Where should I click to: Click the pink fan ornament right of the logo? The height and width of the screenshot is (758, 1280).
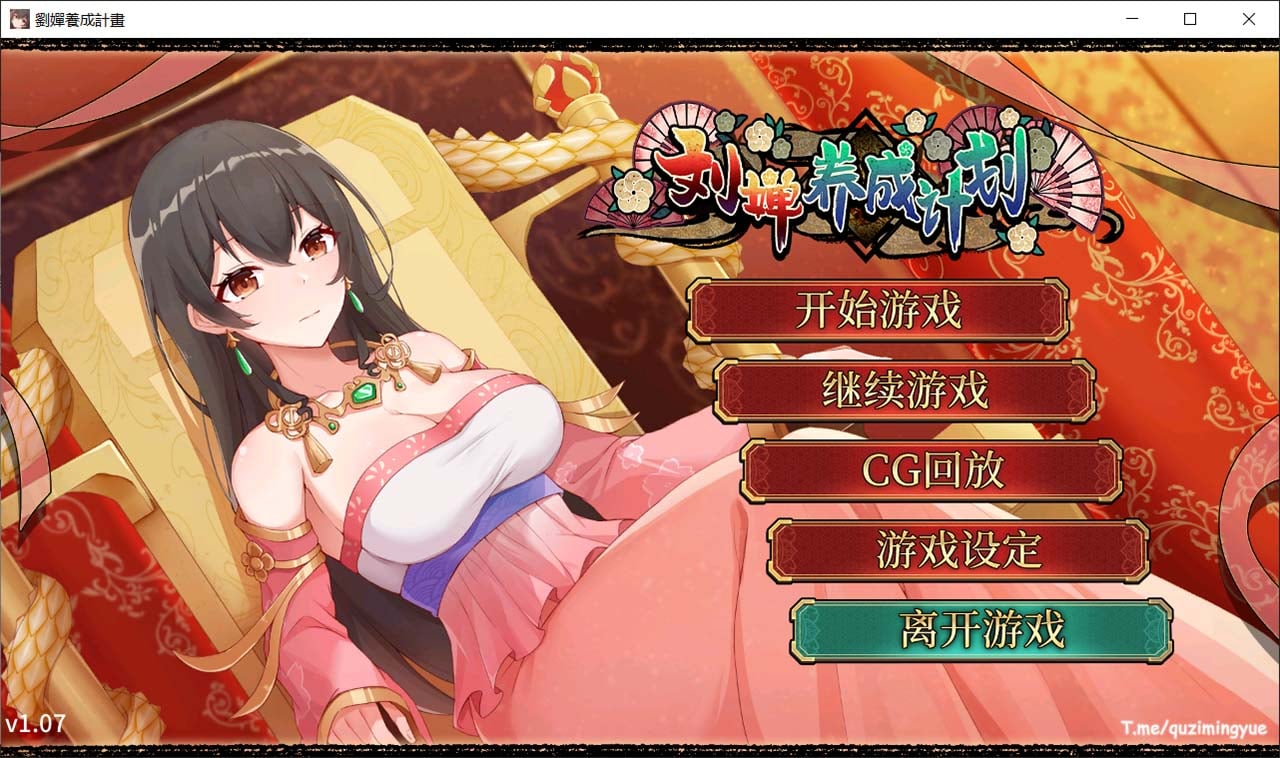[x=1065, y=185]
